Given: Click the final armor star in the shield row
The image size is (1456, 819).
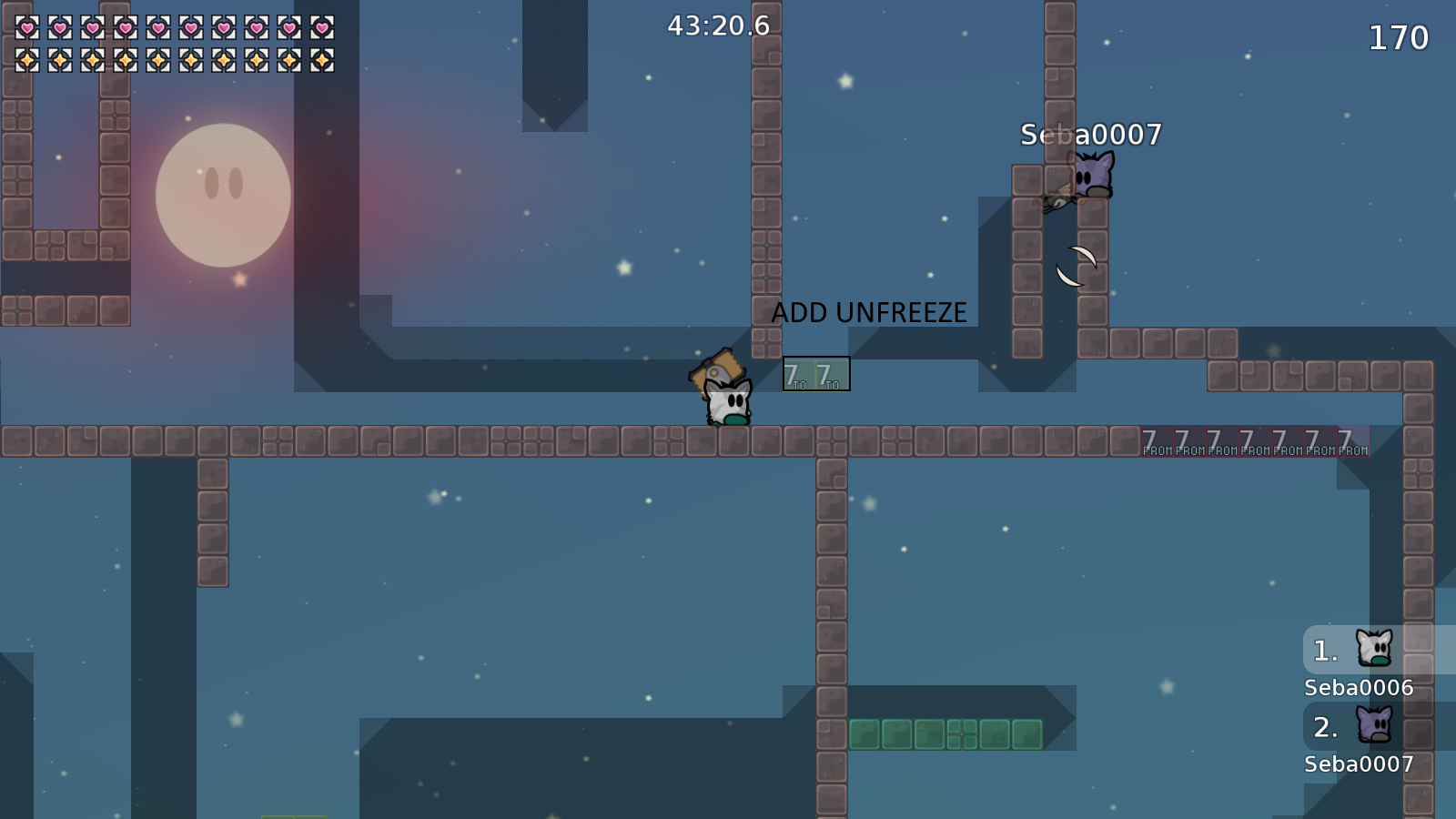Looking at the screenshot, I should pyautogui.click(x=323, y=59).
